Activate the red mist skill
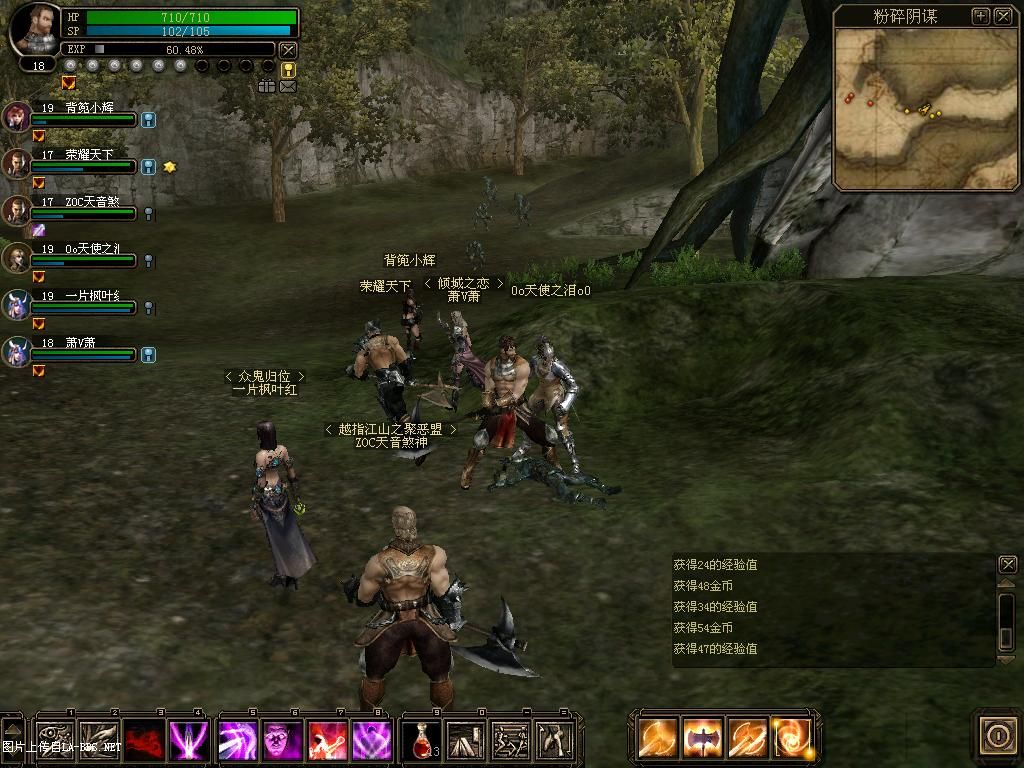 [x=144, y=741]
